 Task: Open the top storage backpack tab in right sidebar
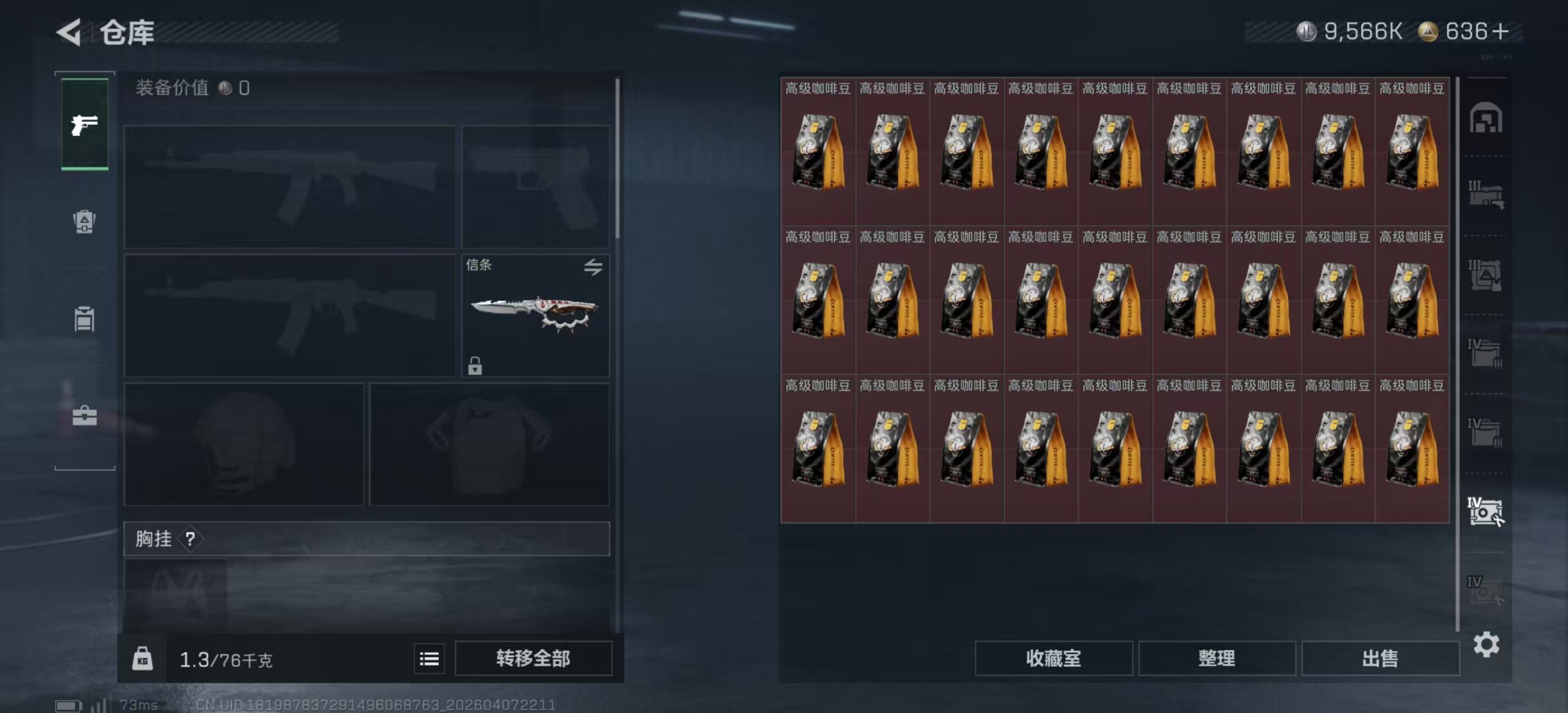click(x=1486, y=119)
